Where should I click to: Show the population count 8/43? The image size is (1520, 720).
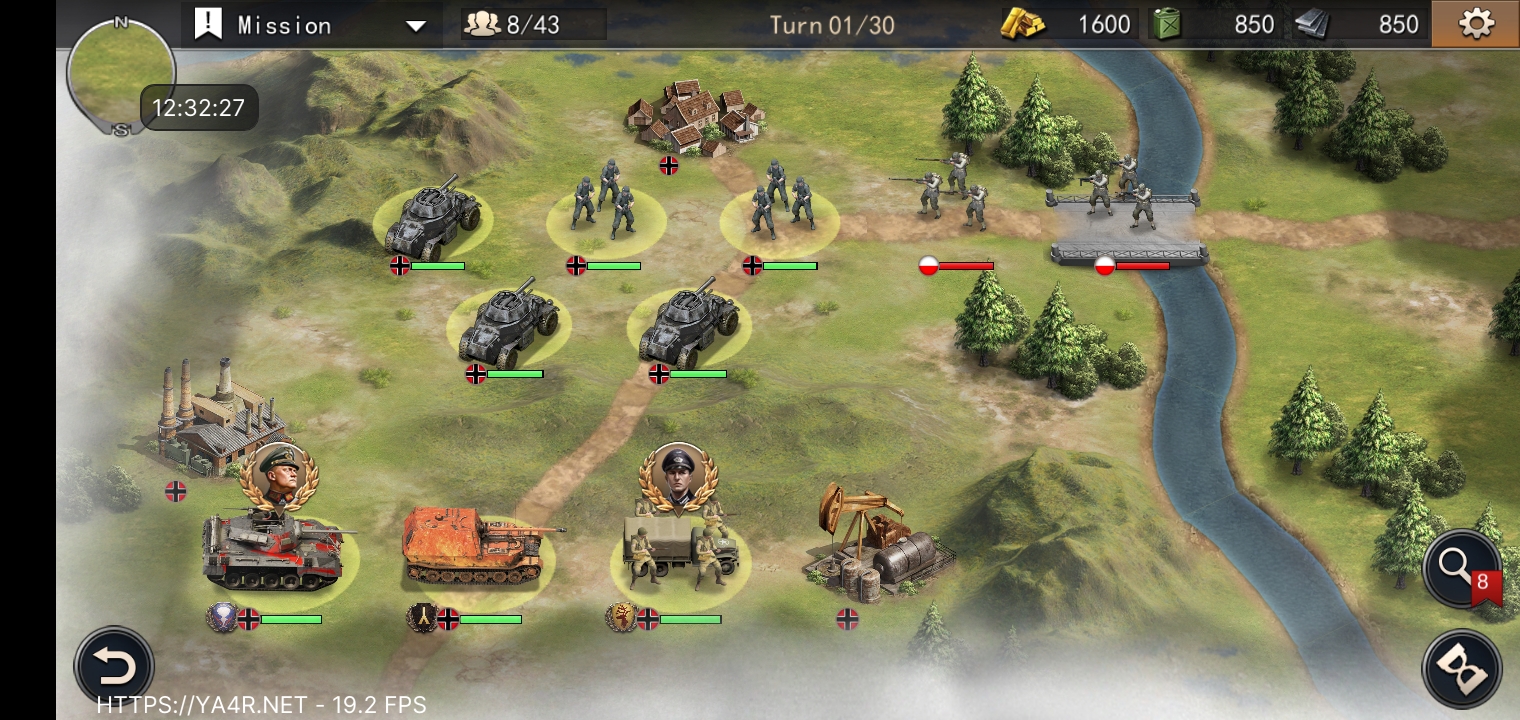(x=532, y=25)
